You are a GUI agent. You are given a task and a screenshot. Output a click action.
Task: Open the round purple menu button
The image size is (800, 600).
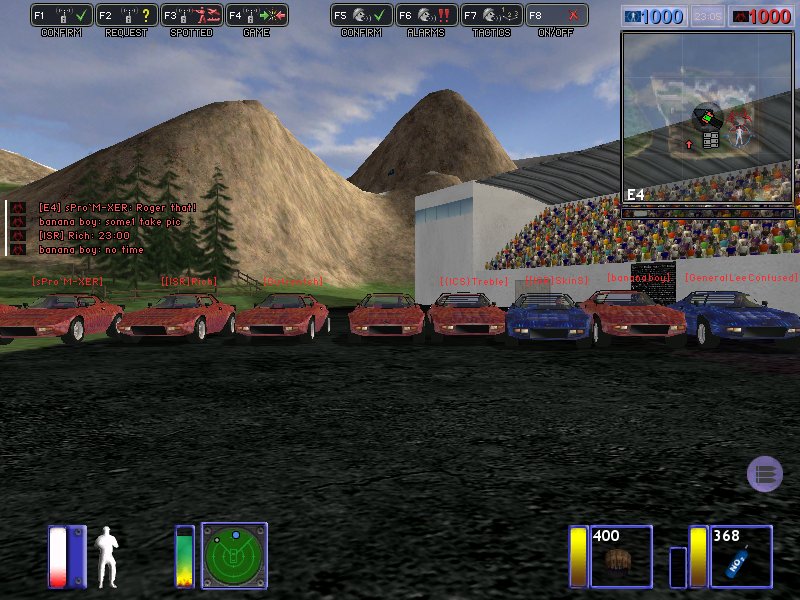click(765, 474)
